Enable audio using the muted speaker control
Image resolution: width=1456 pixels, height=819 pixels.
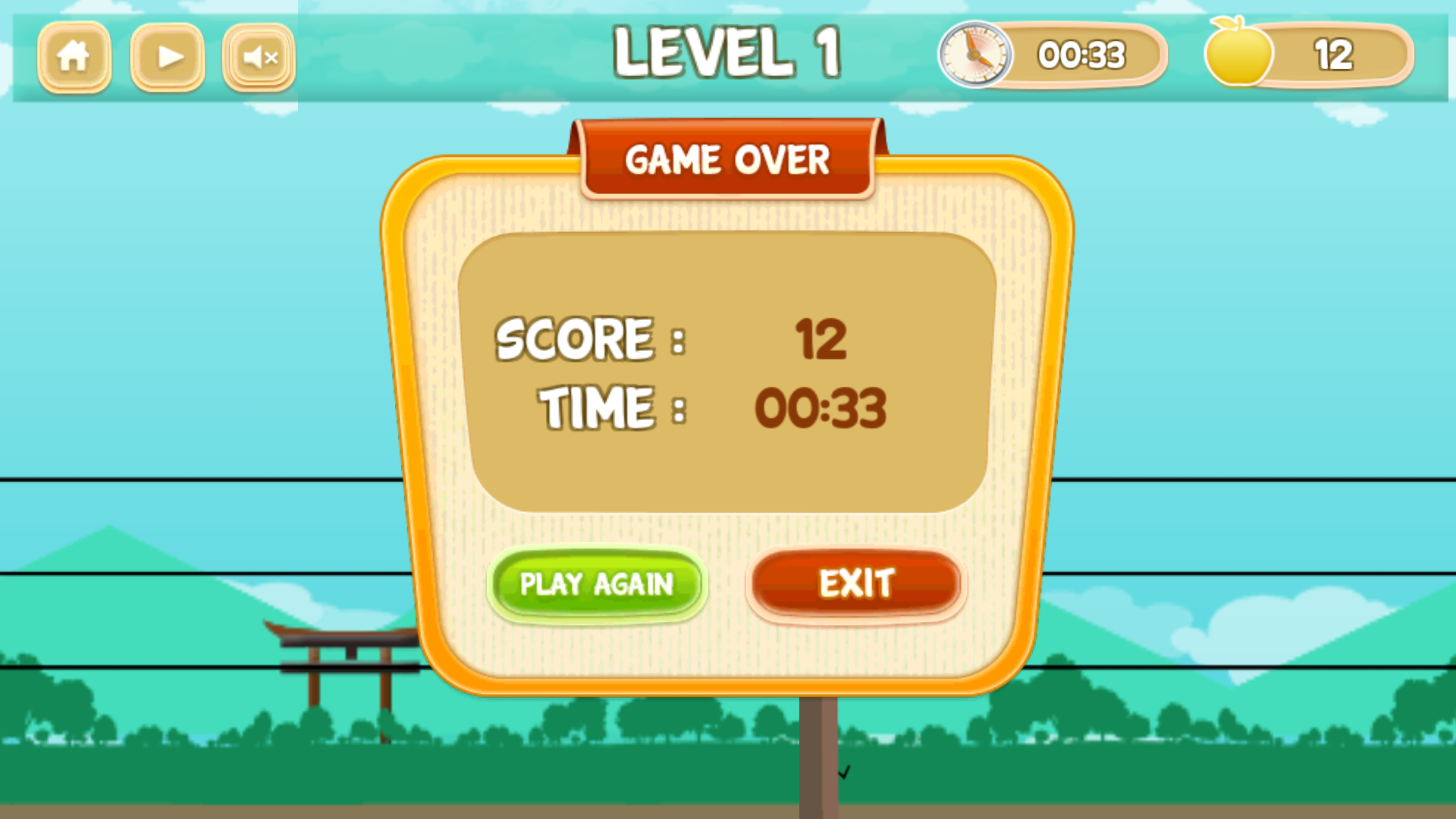(x=258, y=56)
